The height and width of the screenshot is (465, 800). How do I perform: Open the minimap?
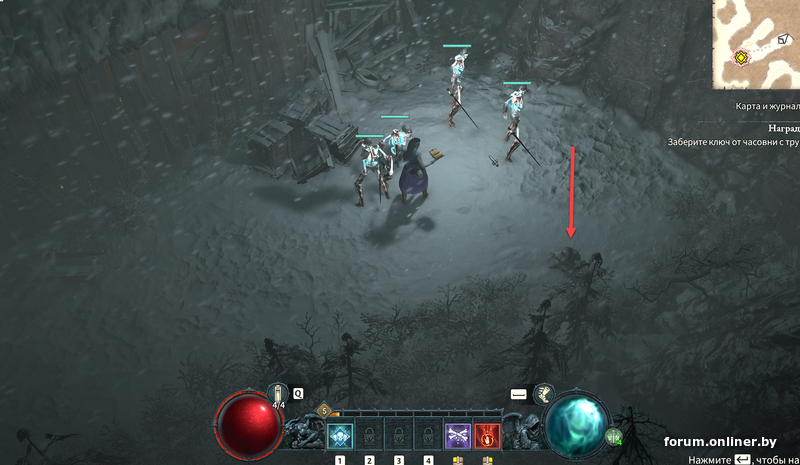(x=756, y=44)
